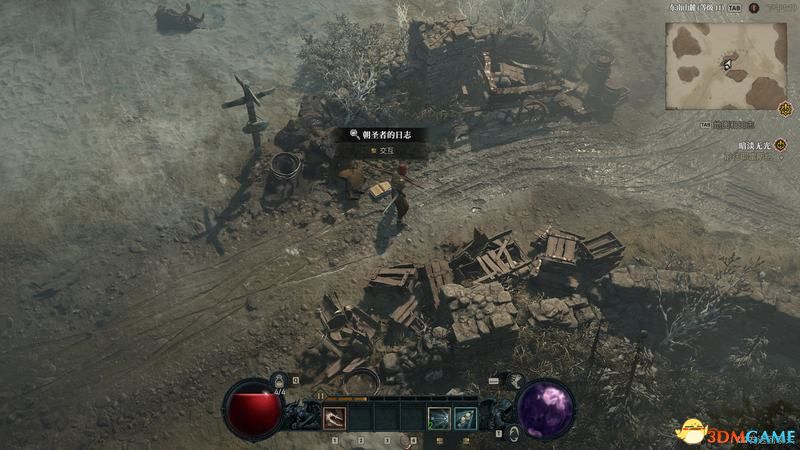The height and width of the screenshot is (450, 800).
Task: Select the 朝圣者的日志 interaction label
Action: [385, 133]
